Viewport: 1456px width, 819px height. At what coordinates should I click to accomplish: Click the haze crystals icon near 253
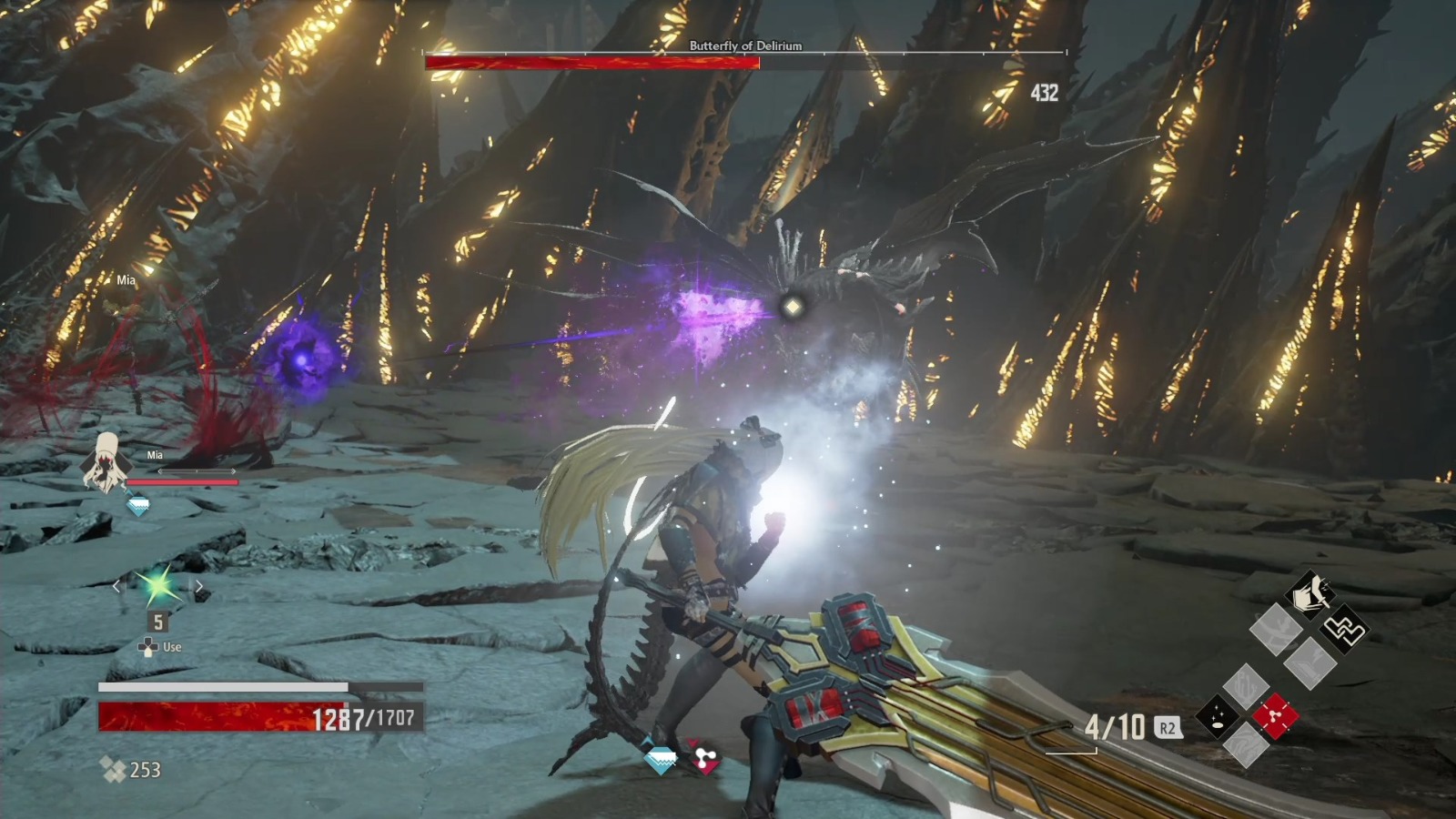point(112,768)
